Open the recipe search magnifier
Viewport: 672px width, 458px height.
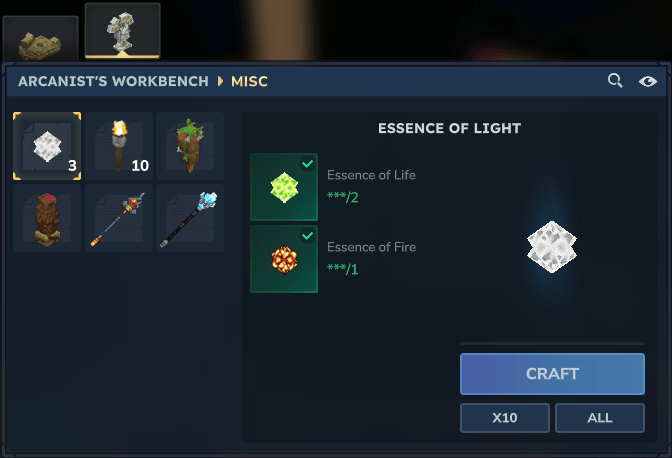click(x=615, y=80)
